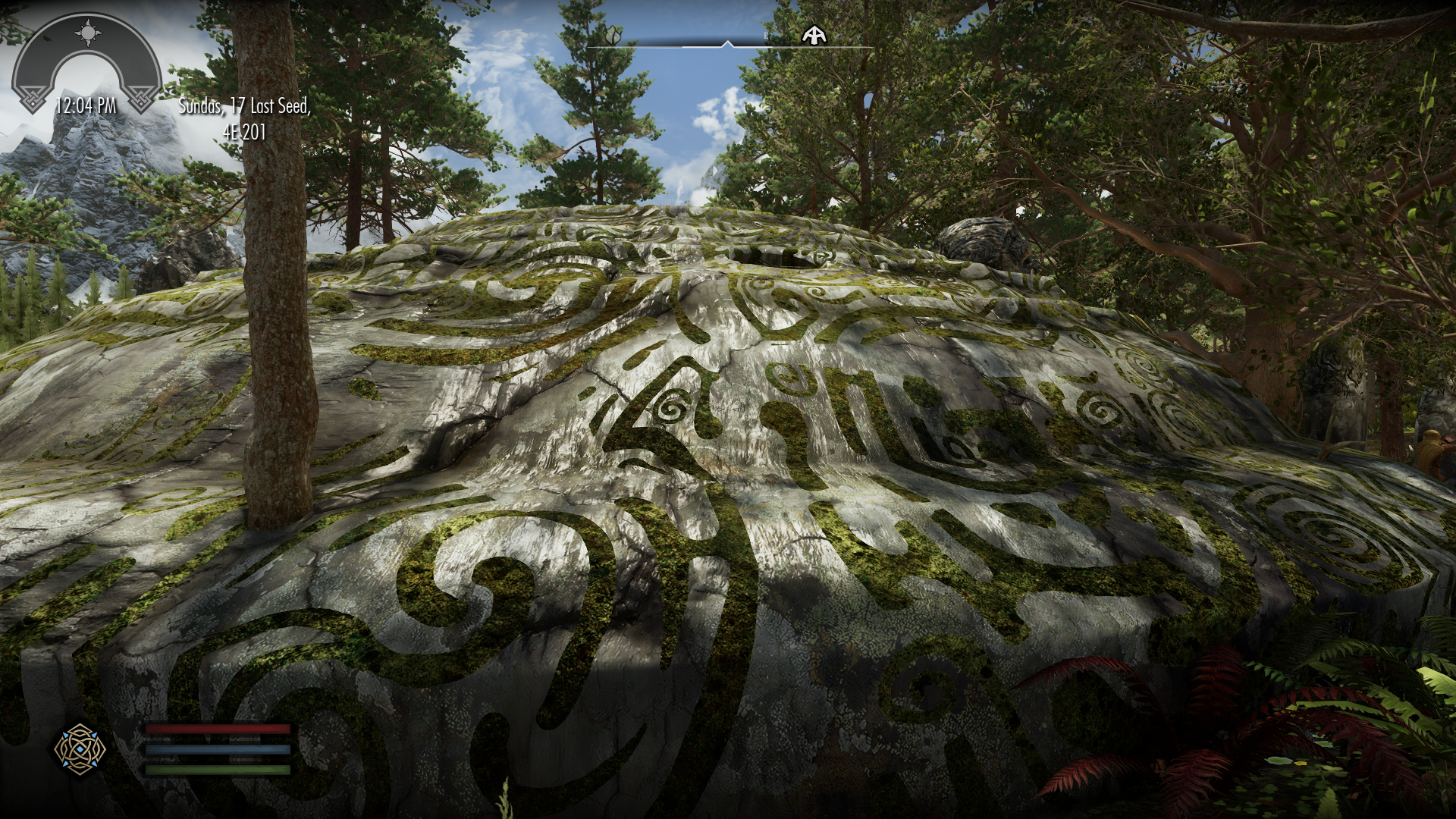Click the 12:04 PM time display

point(86,107)
